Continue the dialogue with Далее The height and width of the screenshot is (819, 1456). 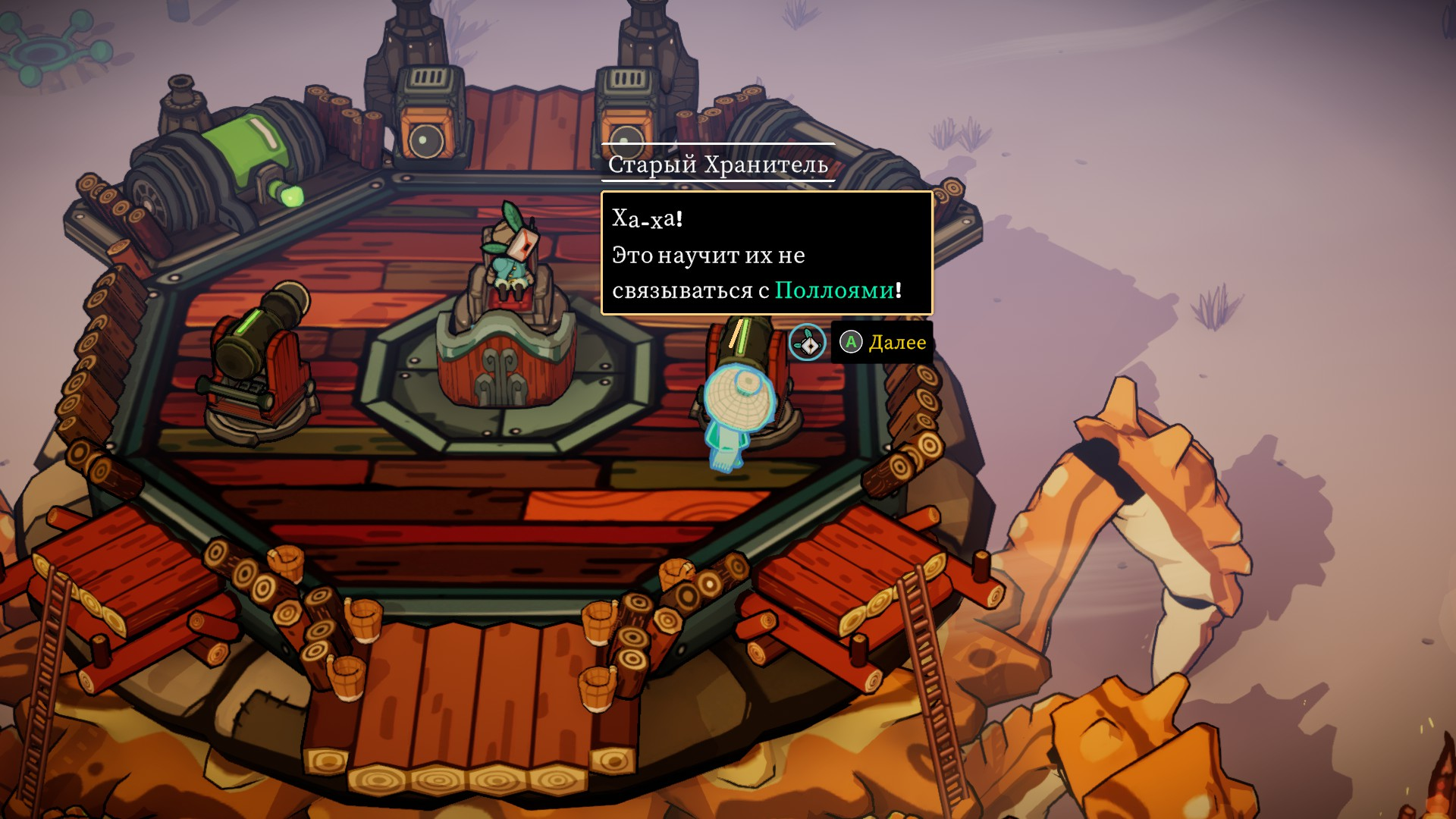pos(883,343)
